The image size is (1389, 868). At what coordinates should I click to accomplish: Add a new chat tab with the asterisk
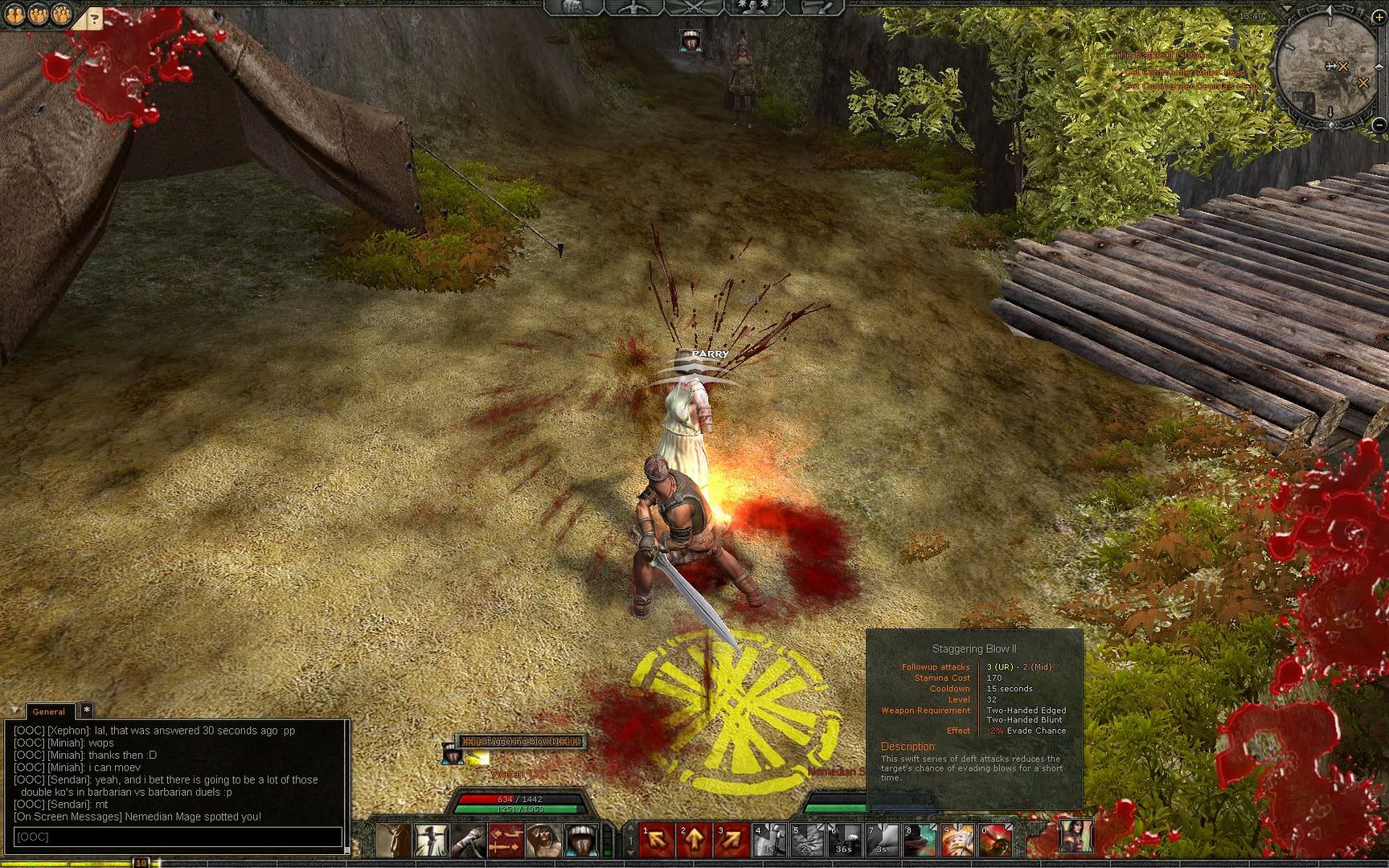point(87,710)
